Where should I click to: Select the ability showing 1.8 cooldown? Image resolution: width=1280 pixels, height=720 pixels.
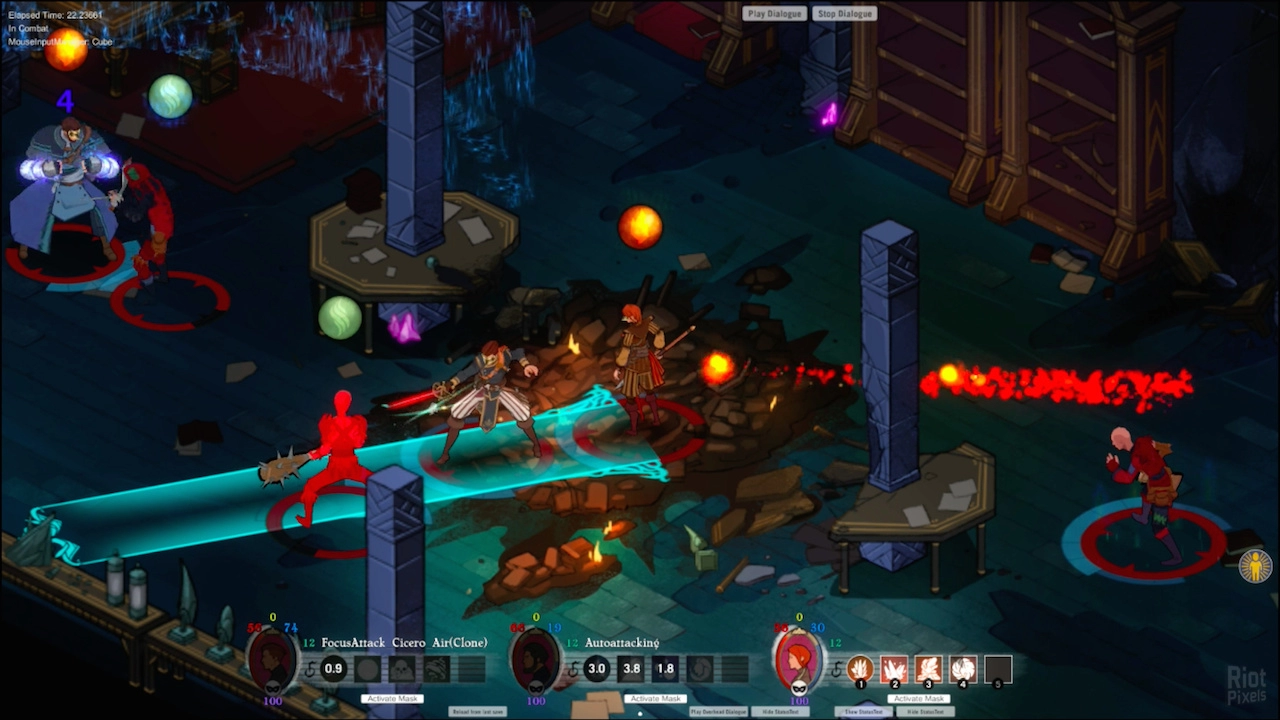click(x=665, y=669)
